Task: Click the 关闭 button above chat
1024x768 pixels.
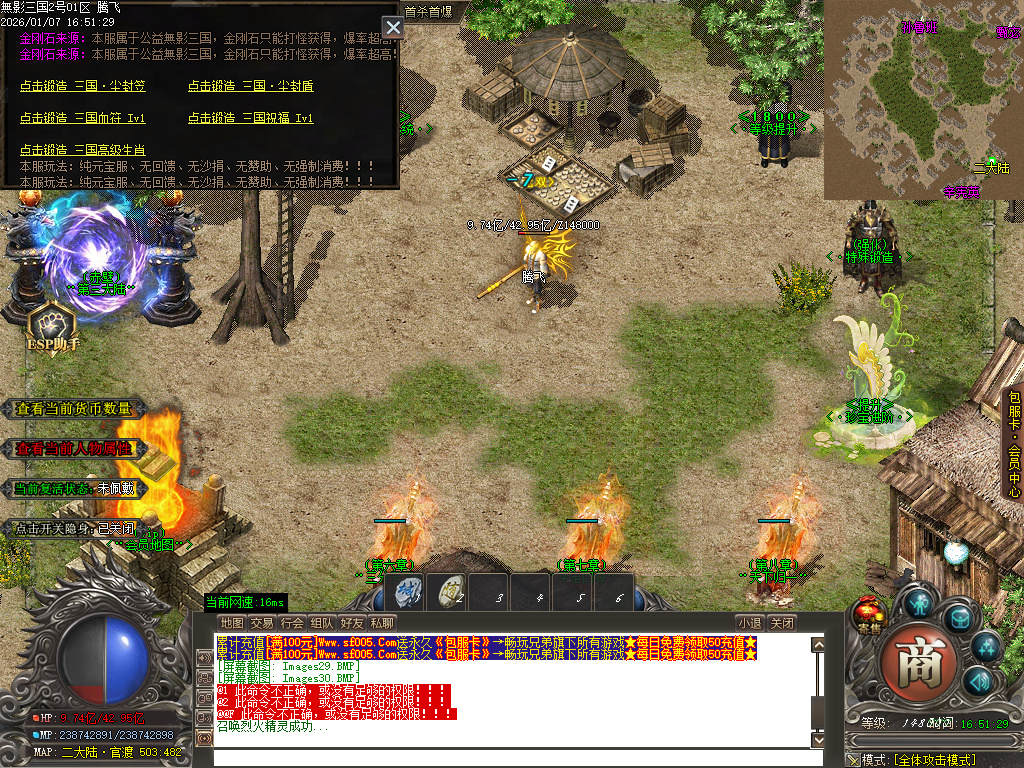Action: click(x=782, y=623)
